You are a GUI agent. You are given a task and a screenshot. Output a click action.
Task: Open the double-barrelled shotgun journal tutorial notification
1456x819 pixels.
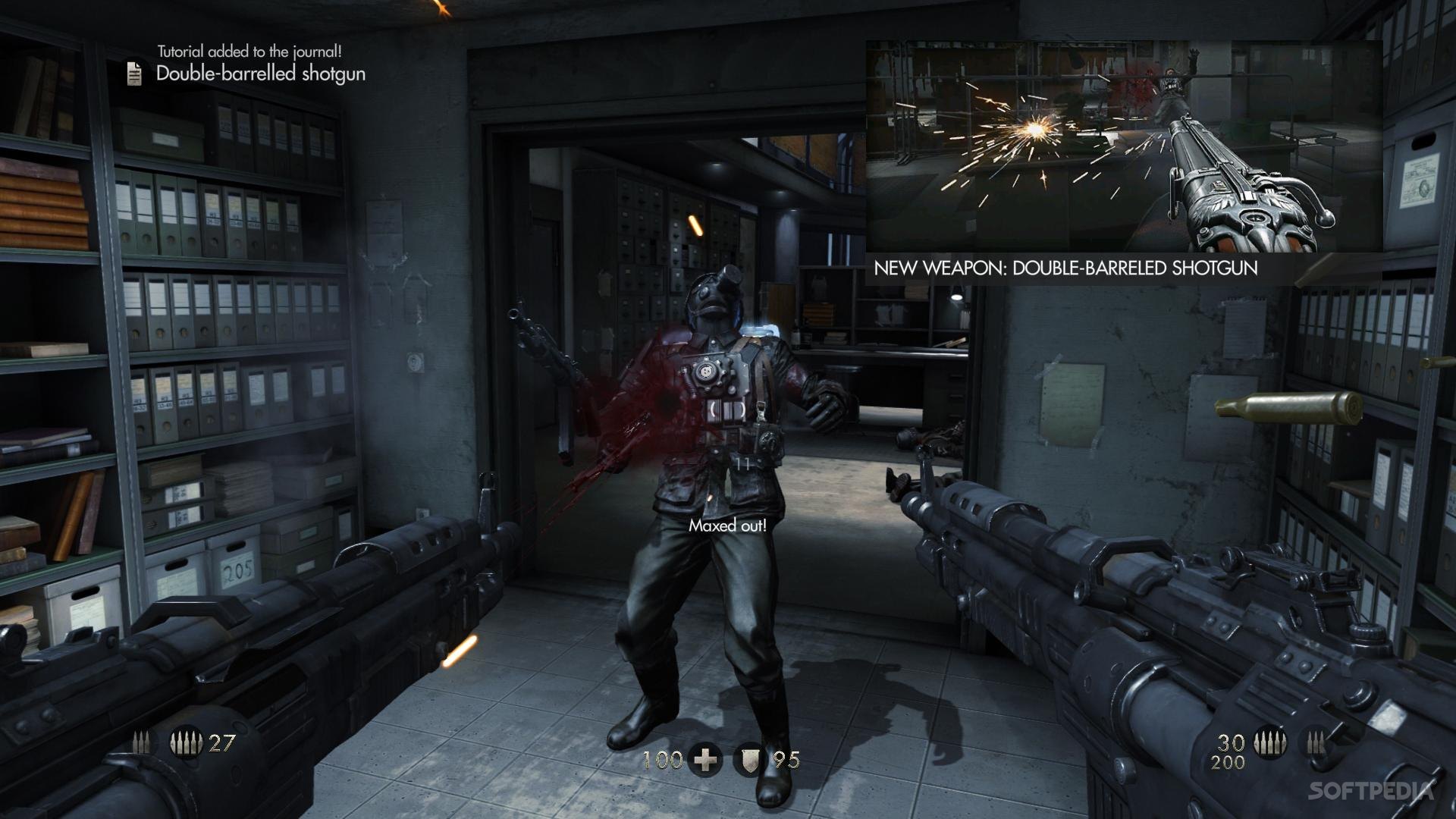click(x=260, y=74)
